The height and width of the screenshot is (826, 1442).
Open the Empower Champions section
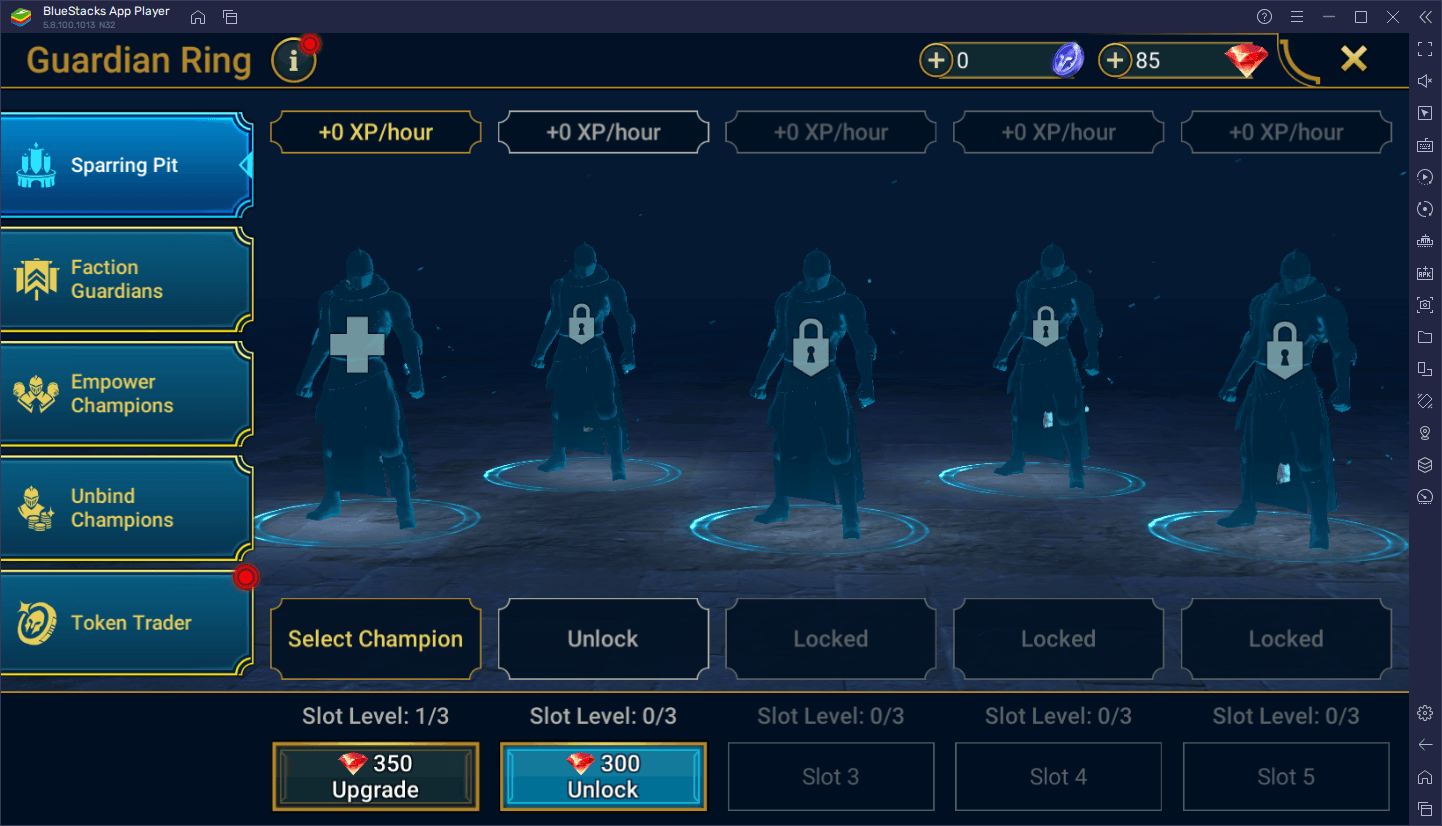coord(127,393)
